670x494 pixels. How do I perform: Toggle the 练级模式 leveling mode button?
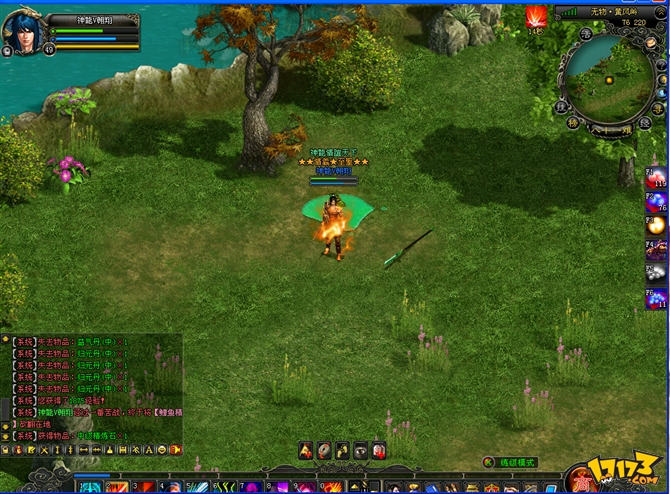tap(512, 463)
